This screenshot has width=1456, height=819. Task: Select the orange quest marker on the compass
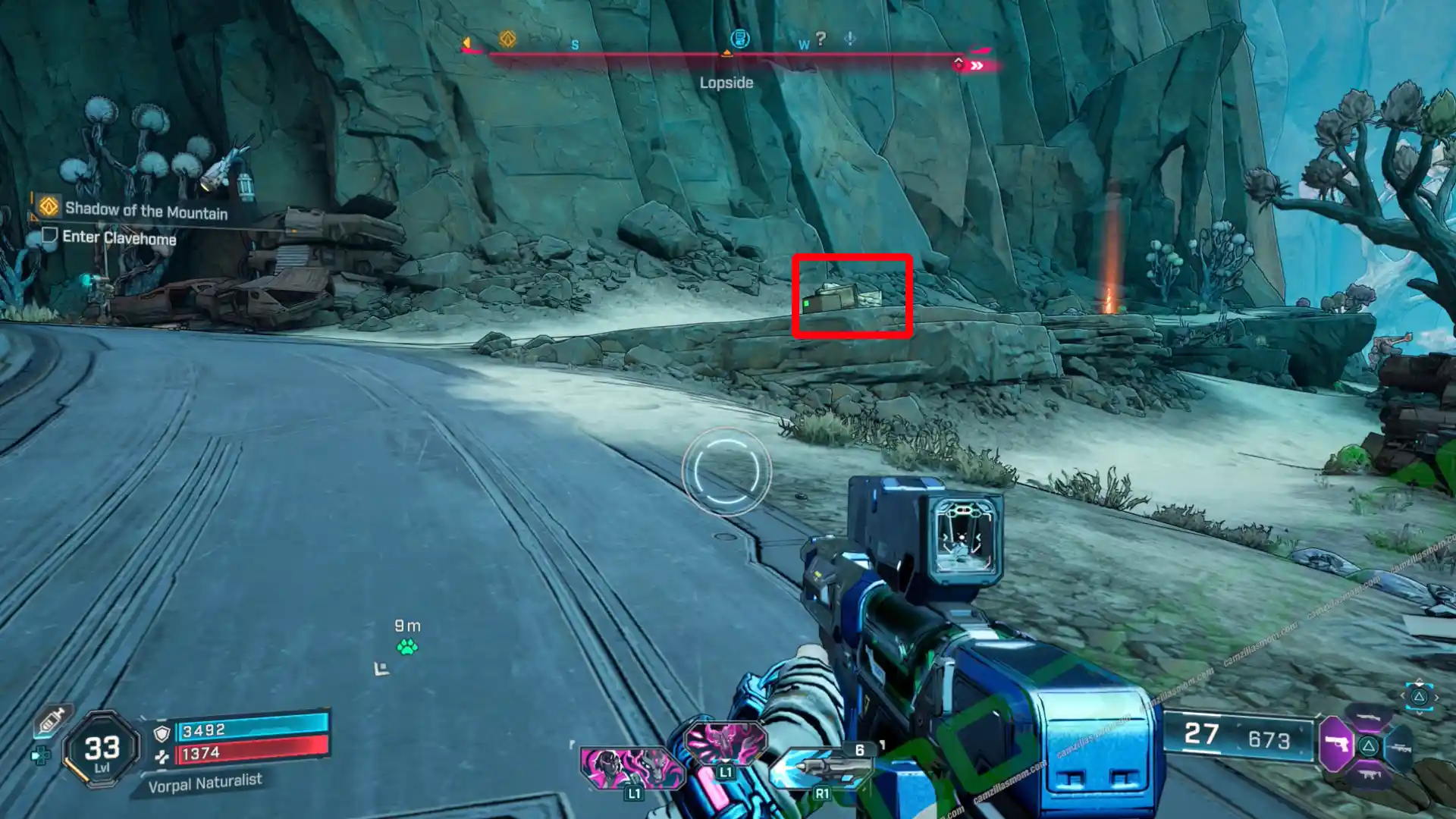pyautogui.click(x=507, y=39)
